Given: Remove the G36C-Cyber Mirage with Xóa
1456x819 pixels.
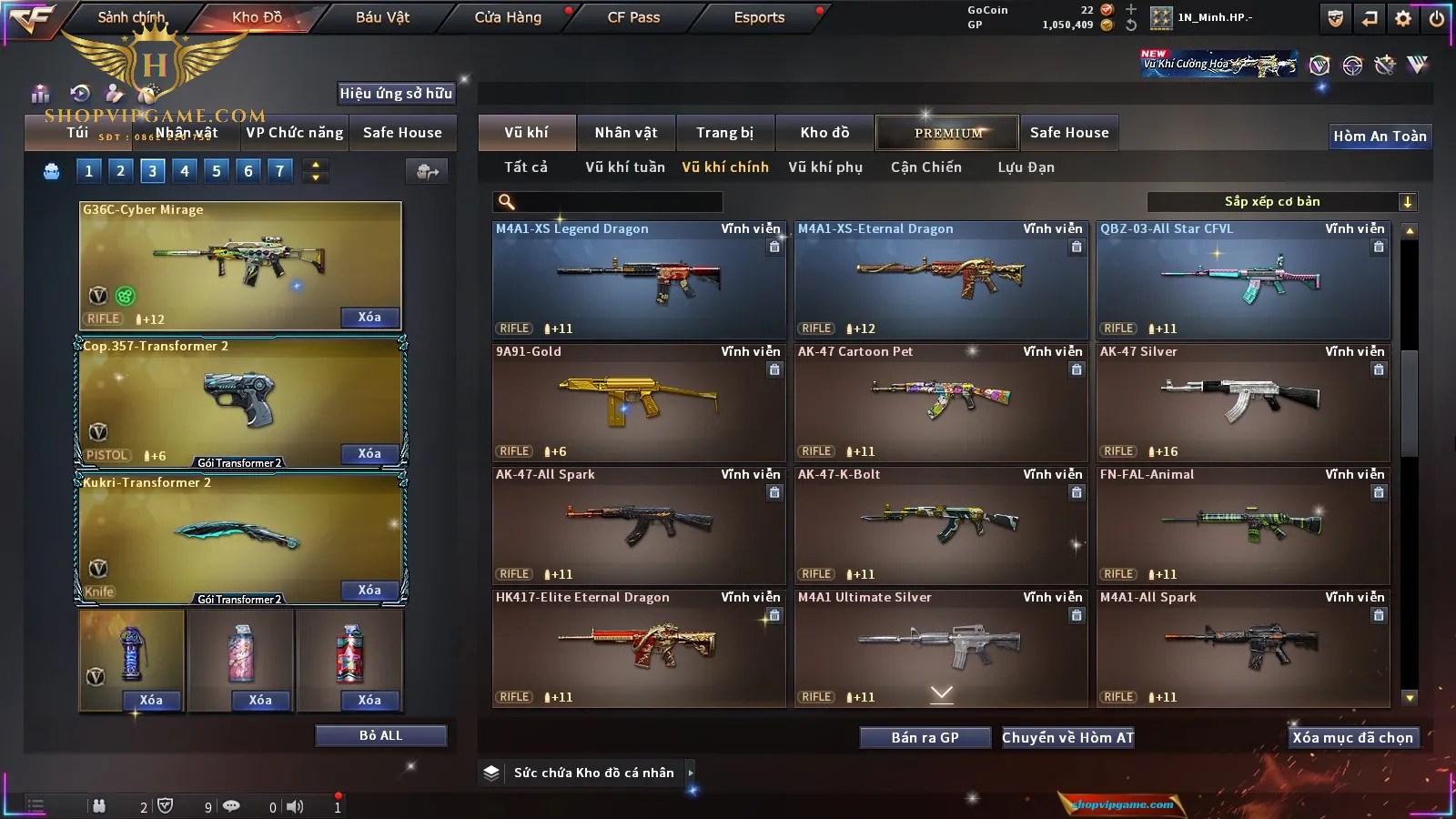Looking at the screenshot, I should (369, 318).
